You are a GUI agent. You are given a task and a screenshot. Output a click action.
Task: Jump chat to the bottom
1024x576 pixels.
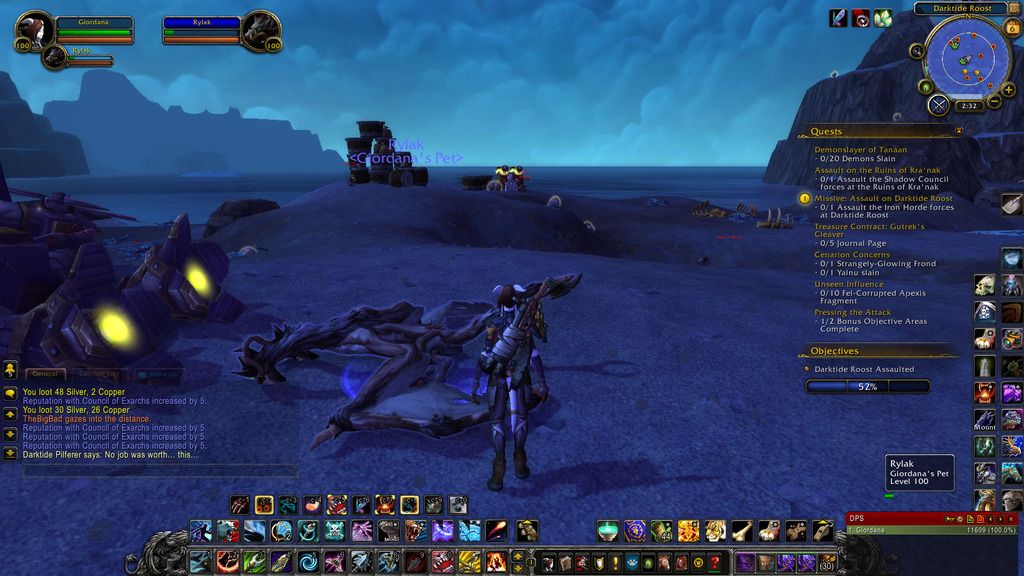(x=10, y=453)
